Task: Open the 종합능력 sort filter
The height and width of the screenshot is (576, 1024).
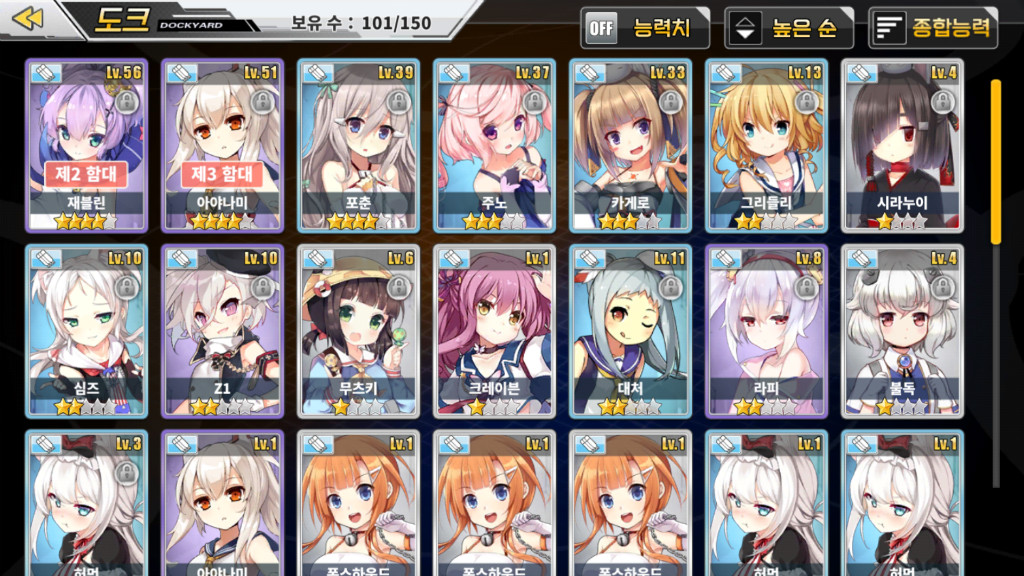Action: (933, 28)
